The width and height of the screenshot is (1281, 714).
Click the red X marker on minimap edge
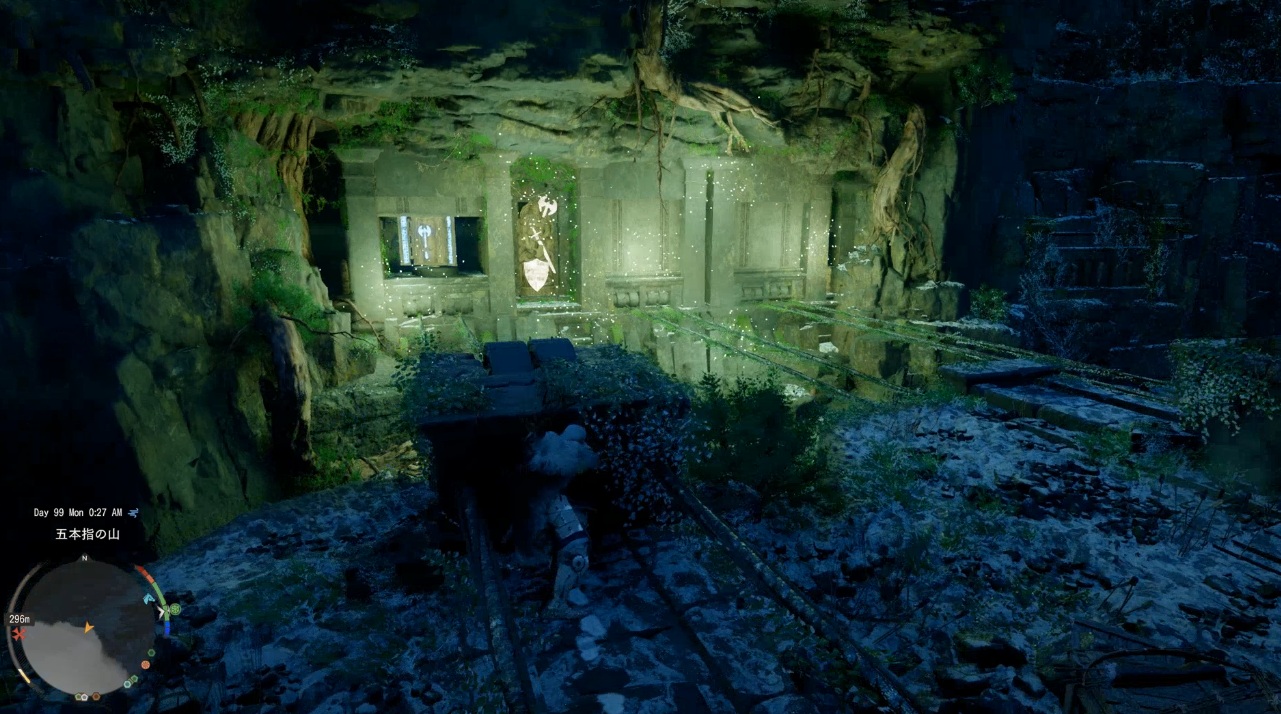17,634
